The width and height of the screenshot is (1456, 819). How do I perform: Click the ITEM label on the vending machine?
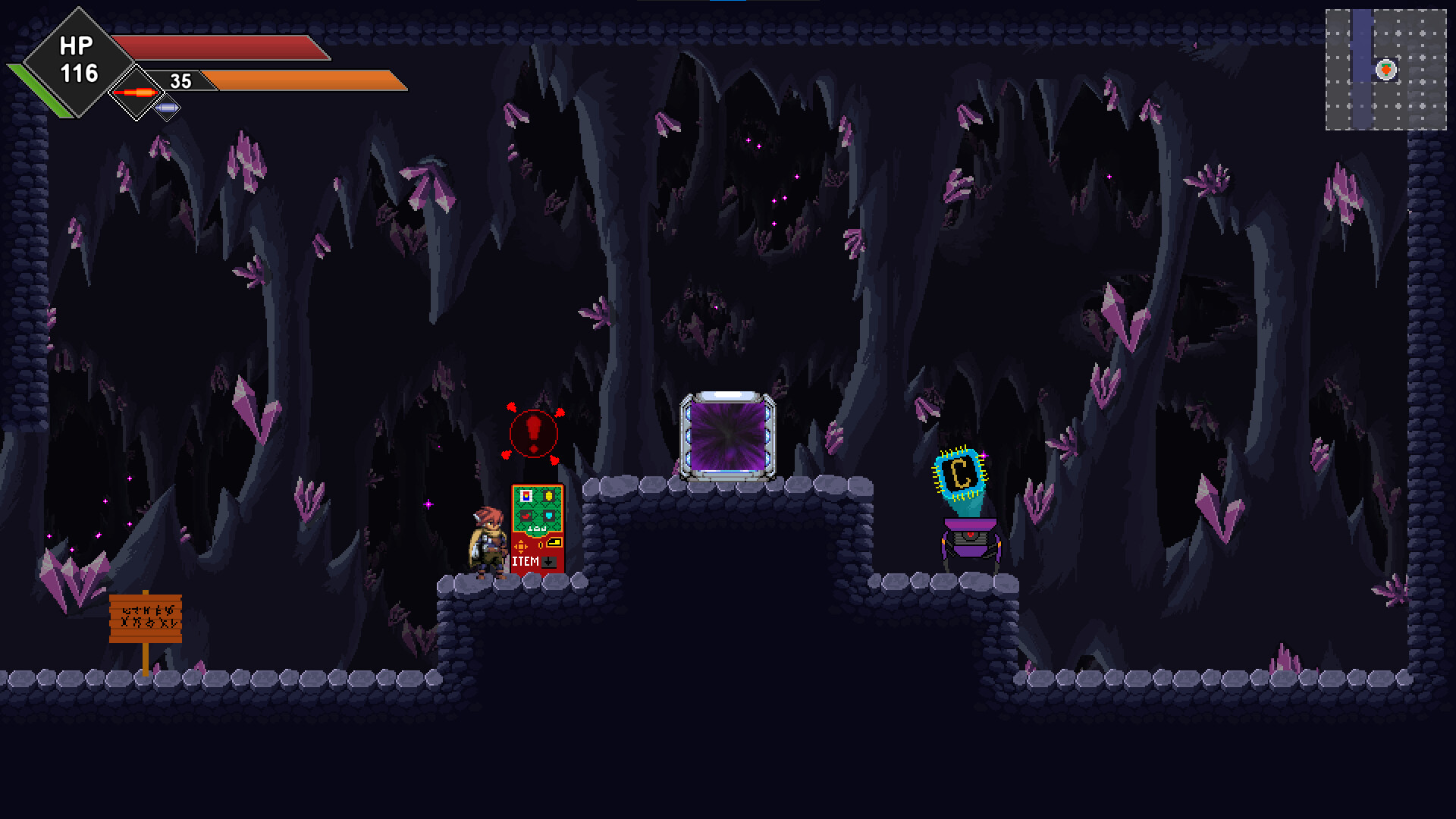(526, 561)
